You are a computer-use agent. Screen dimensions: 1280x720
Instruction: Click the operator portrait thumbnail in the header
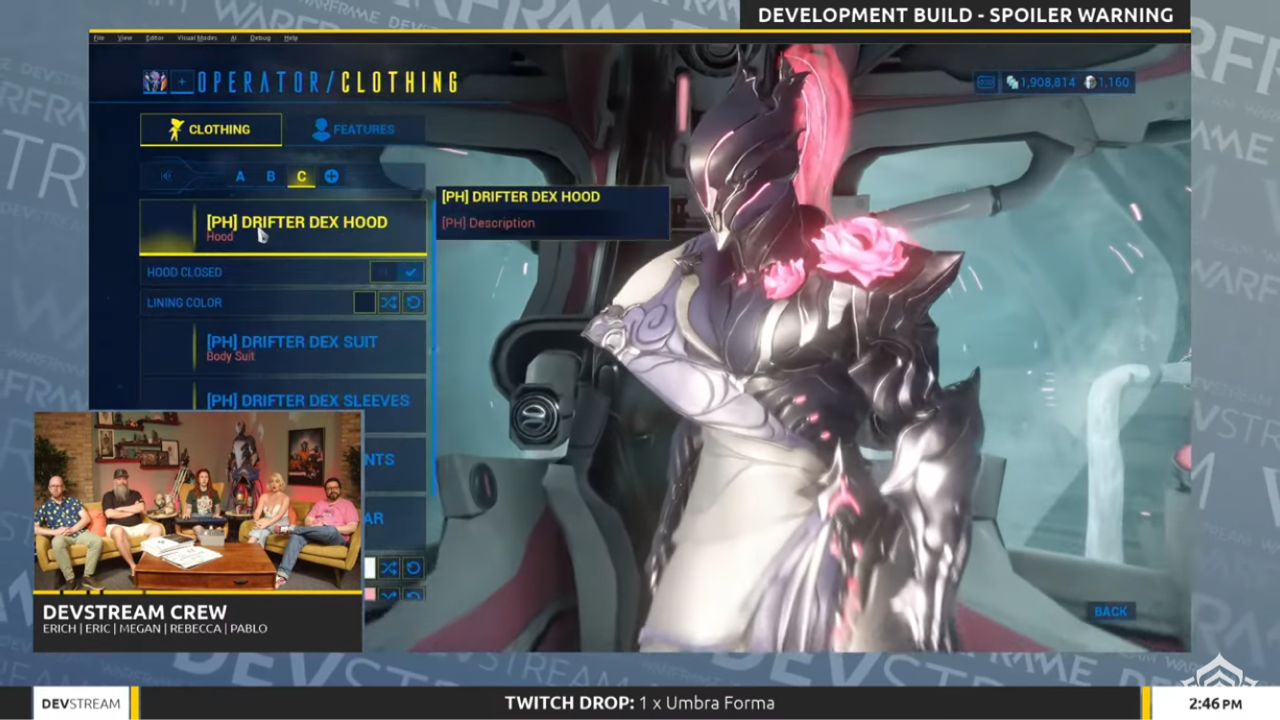click(154, 82)
